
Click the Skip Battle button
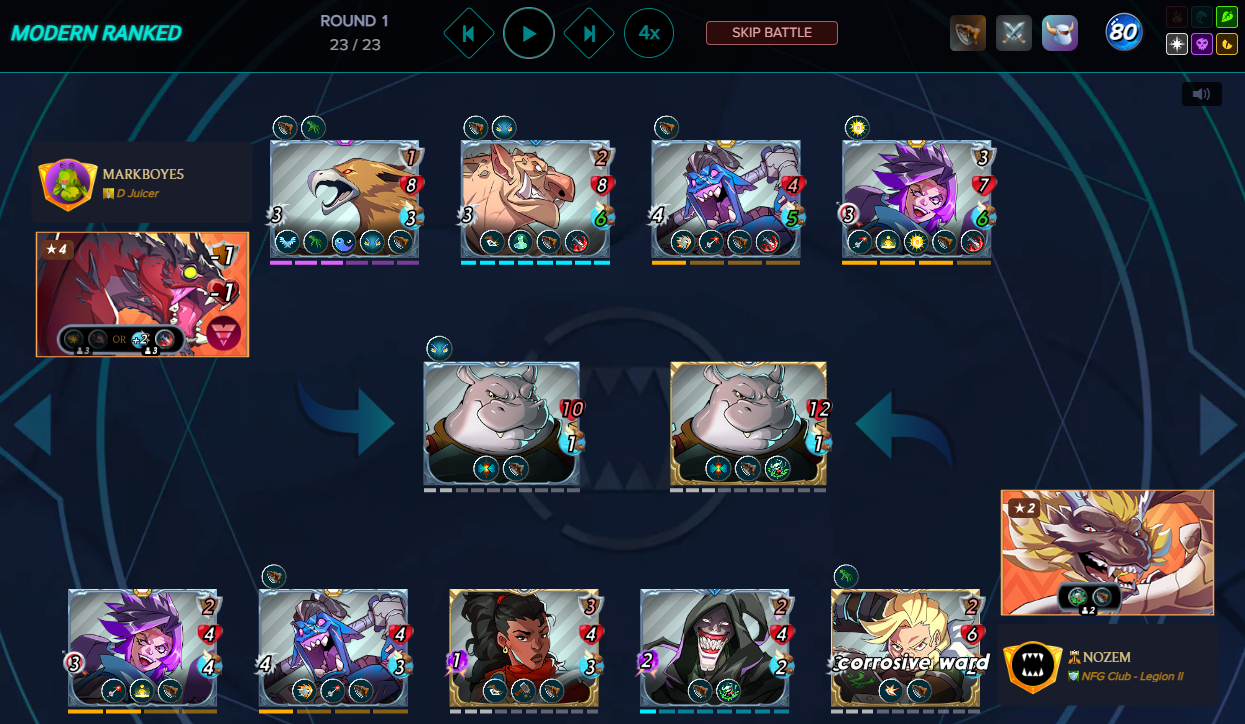tap(771, 33)
